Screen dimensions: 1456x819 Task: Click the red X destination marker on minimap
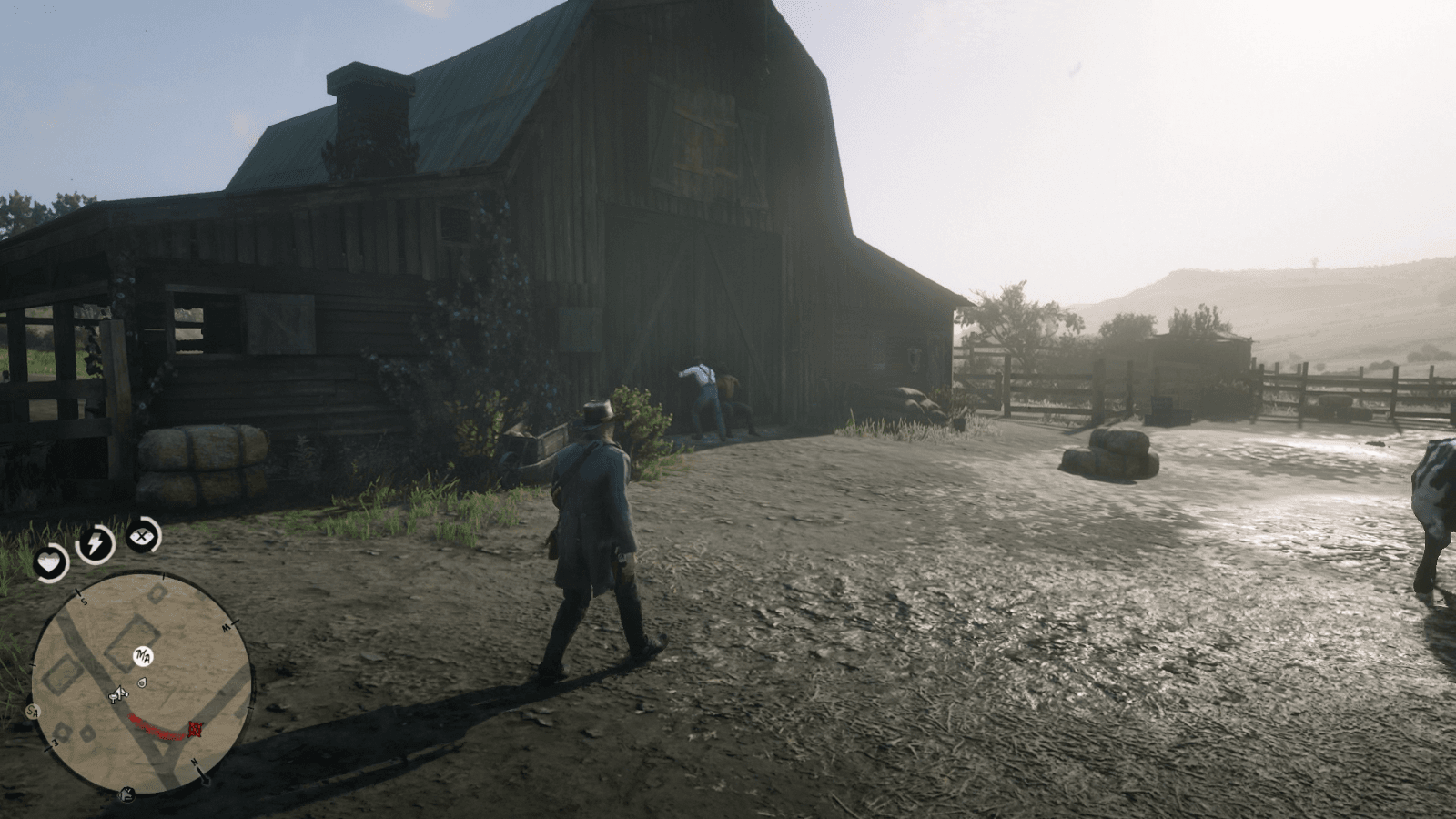click(x=196, y=728)
